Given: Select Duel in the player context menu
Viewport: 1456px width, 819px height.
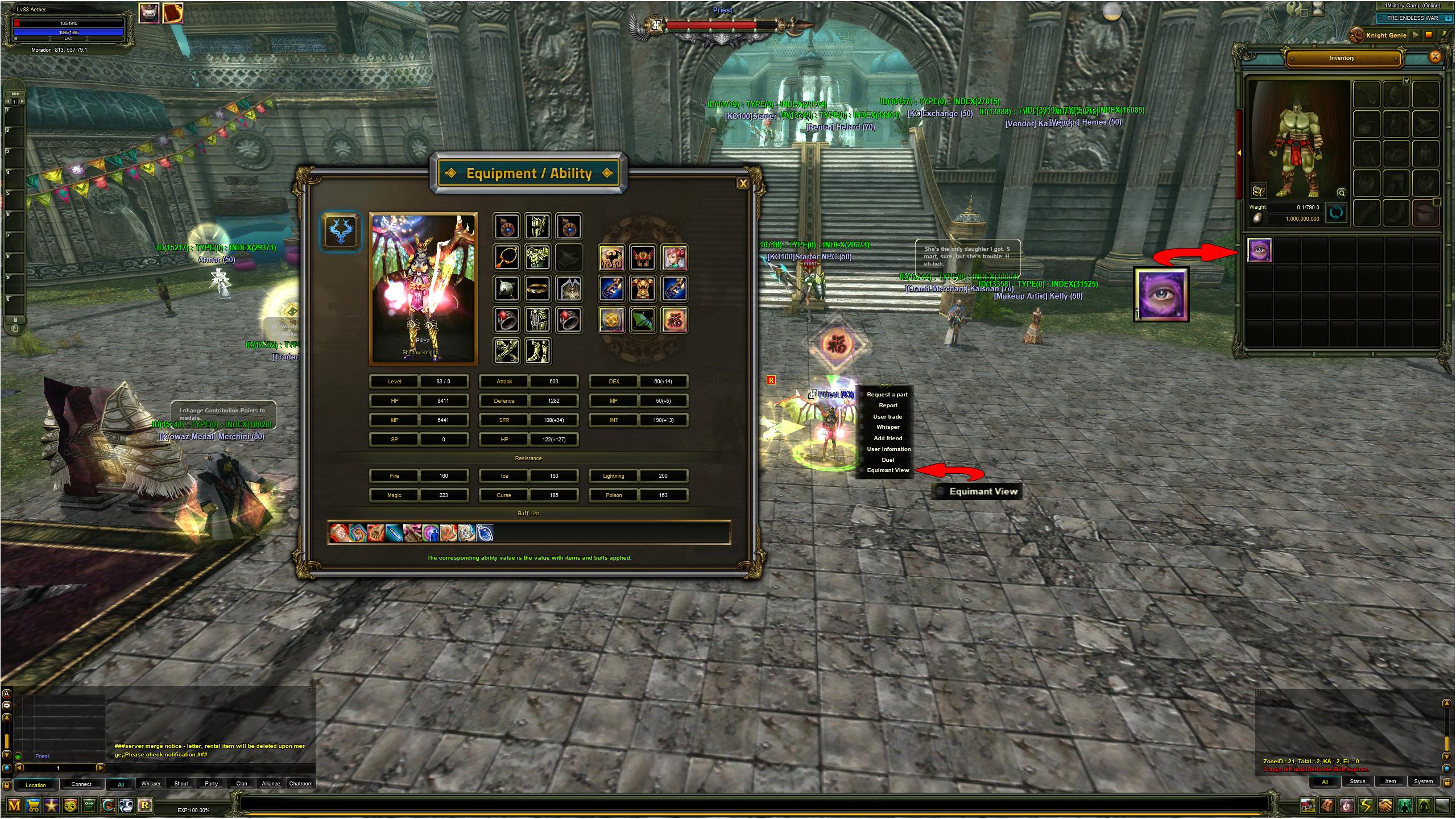Looking at the screenshot, I should point(888,460).
